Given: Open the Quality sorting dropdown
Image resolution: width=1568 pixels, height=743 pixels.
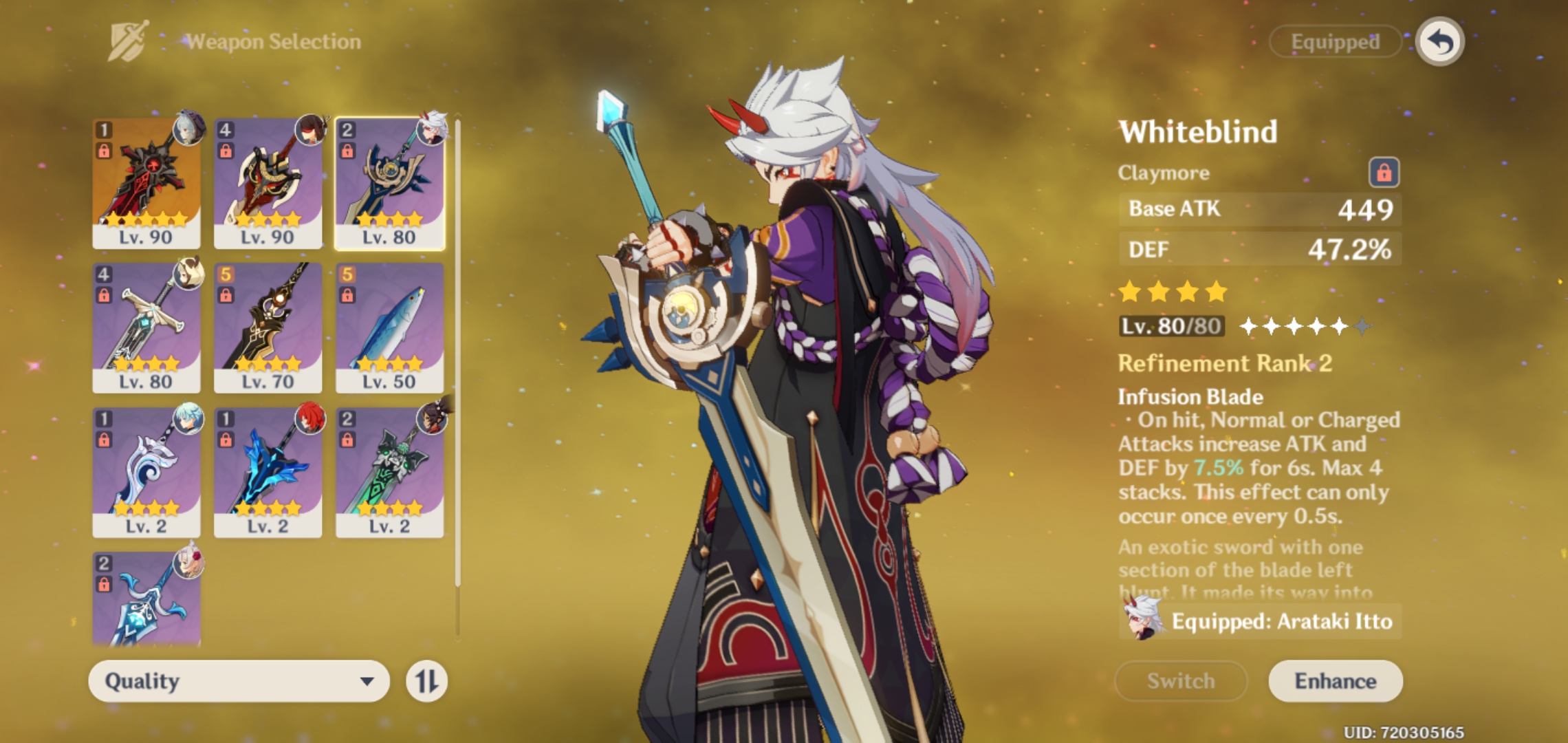Looking at the screenshot, I should tap(237, 681).
